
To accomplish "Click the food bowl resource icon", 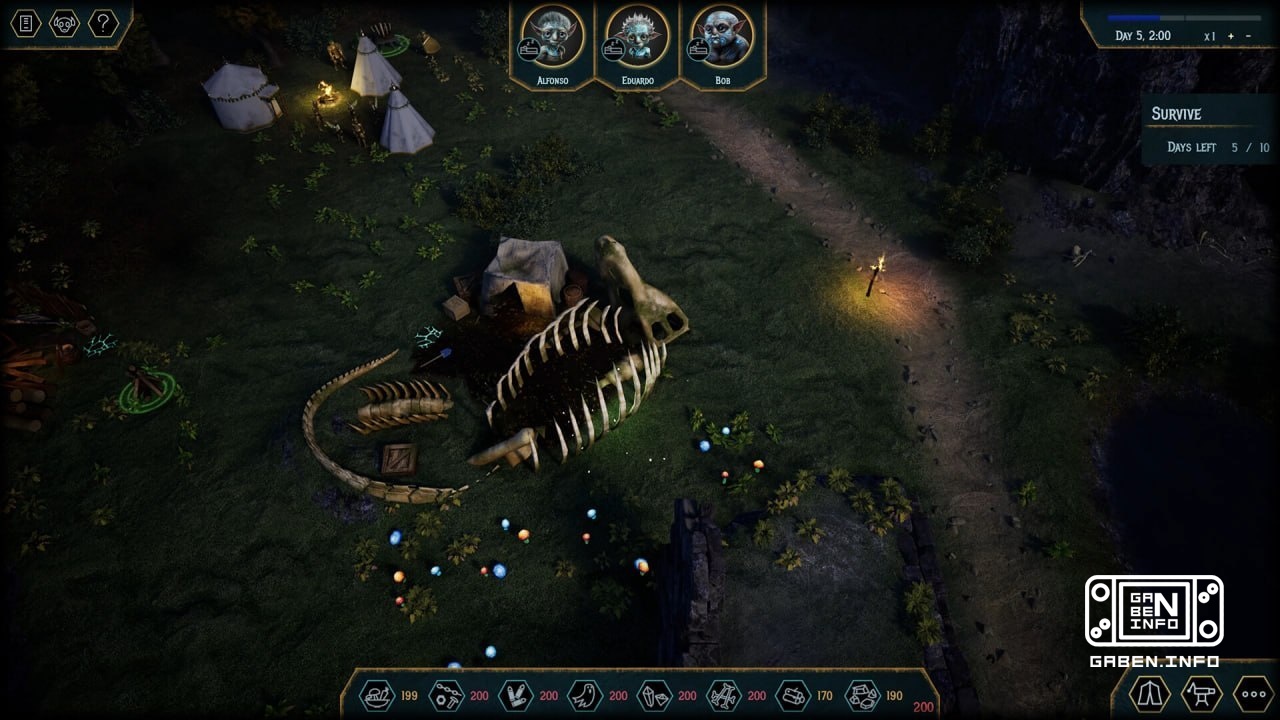I will click(377, 695).
